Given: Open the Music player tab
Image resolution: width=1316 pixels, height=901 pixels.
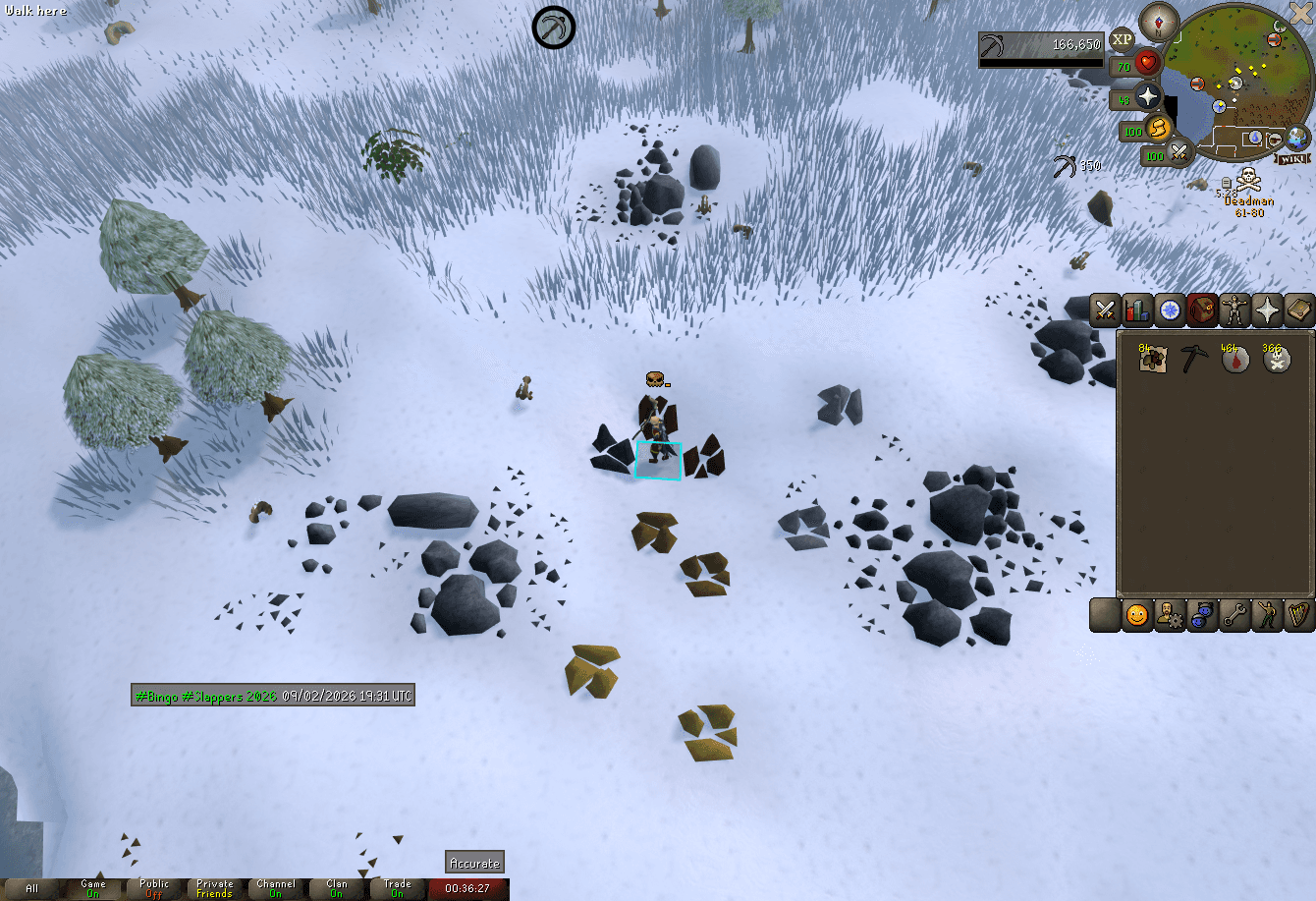Looking at the screenshot, I should pos(1298,614).
